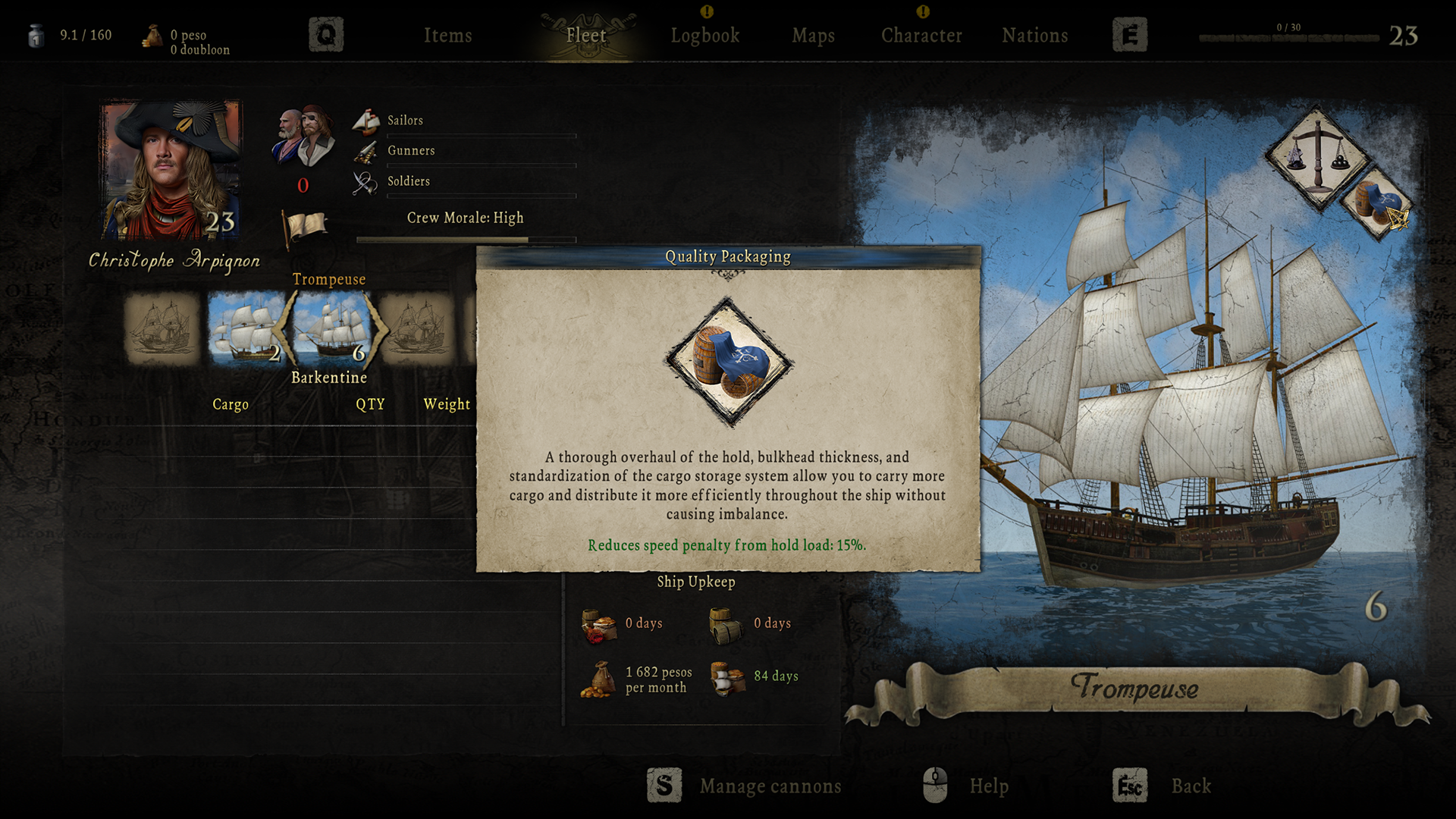Screen dimensions: 1456x819
Task: Choose the Barkentine class 6 ship thumbnail
Action: (x=331, y=328)
